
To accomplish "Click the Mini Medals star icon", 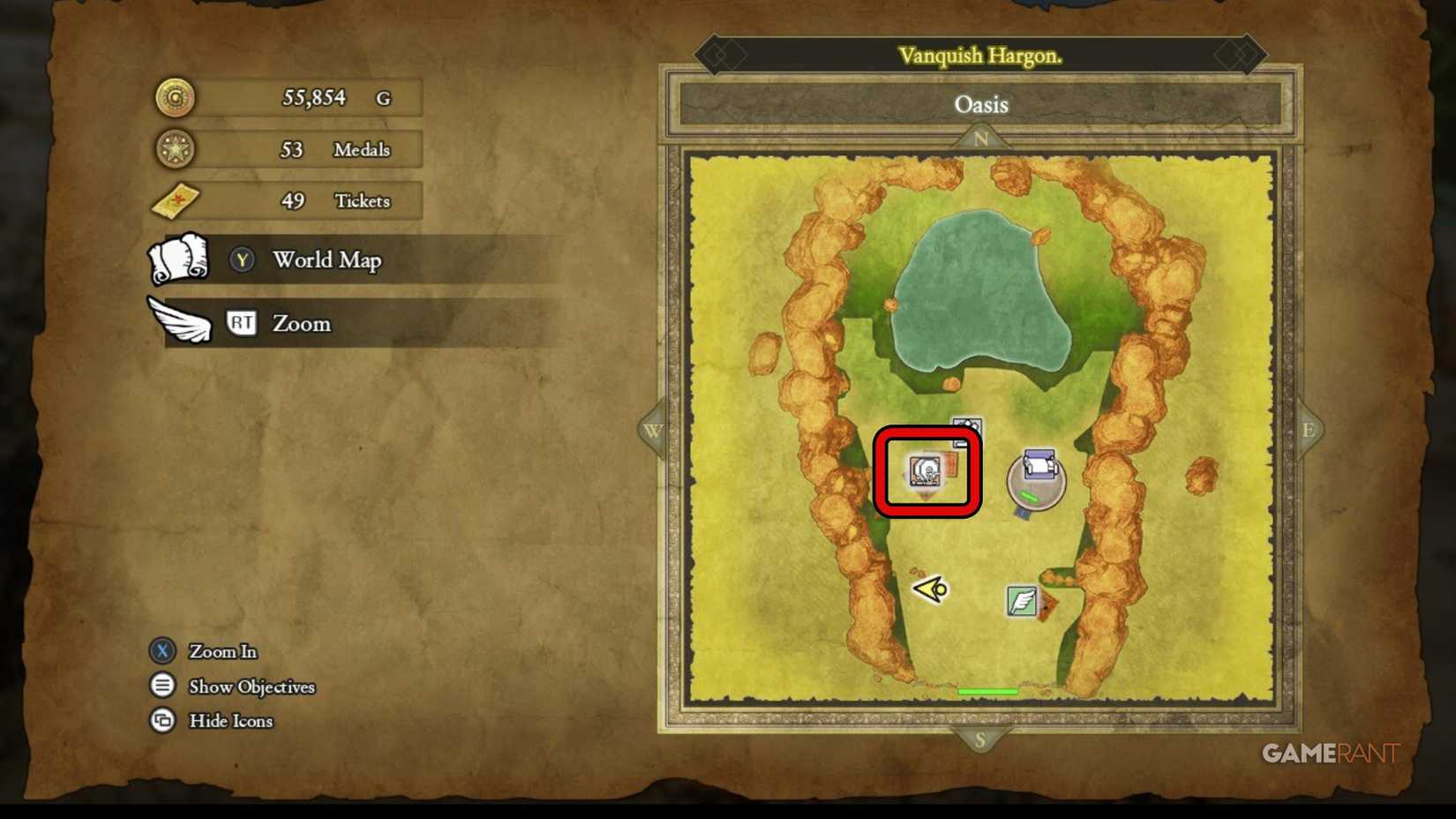I will coord(174,148).
